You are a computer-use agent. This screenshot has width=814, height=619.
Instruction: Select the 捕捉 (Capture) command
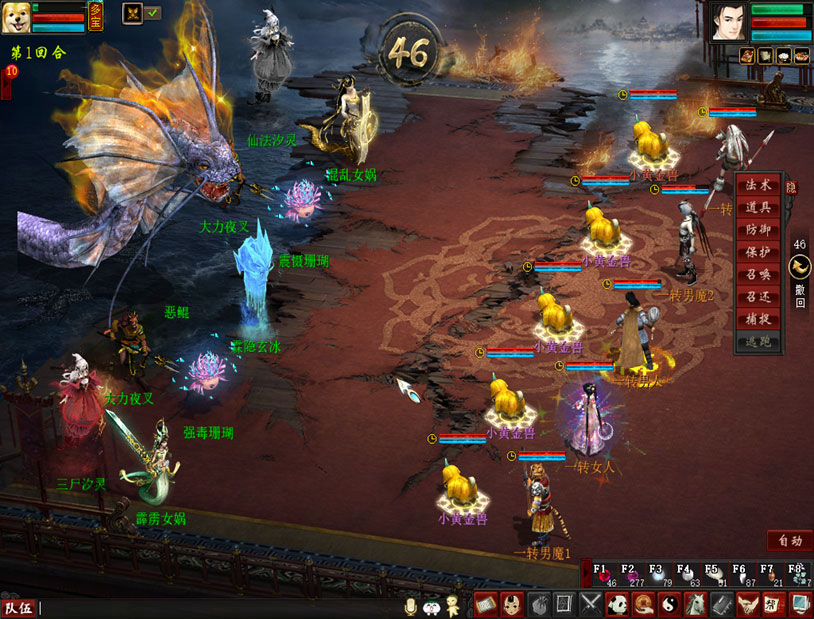click(758, 318)
